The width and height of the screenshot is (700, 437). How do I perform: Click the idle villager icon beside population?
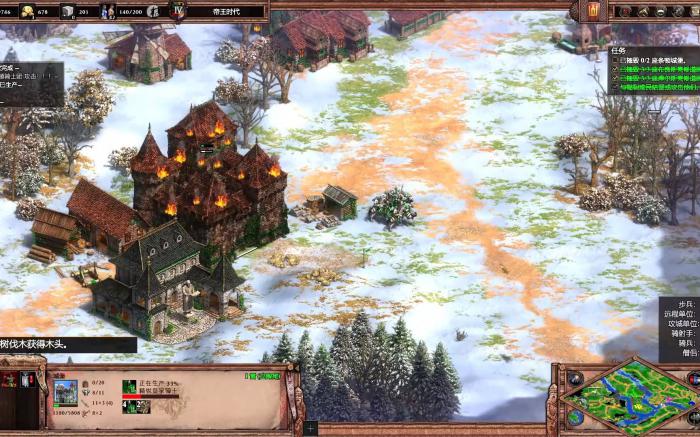point(154,11)
